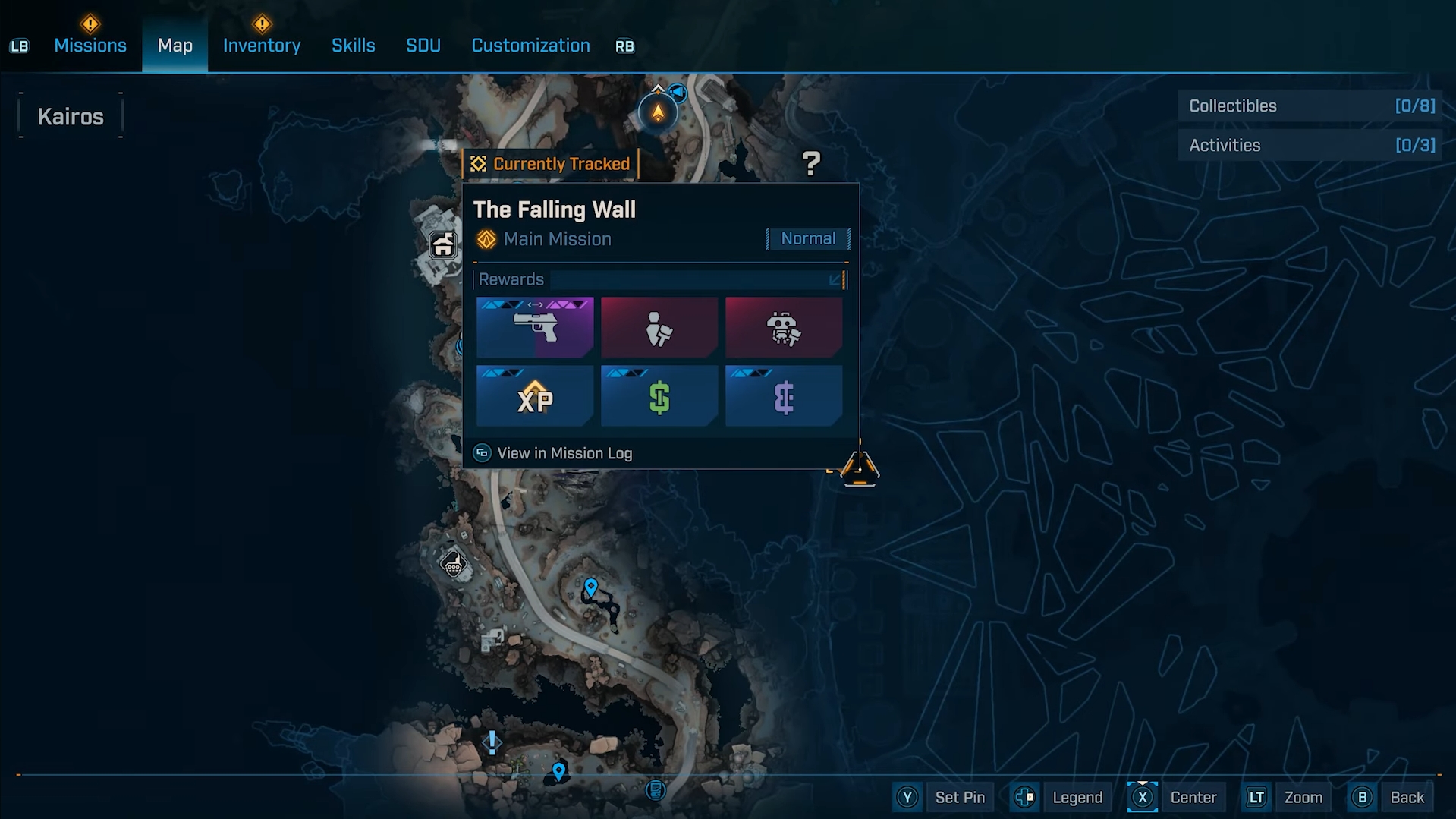
Task: Collapse the Rewards section
Action: (x=835, y=280)
